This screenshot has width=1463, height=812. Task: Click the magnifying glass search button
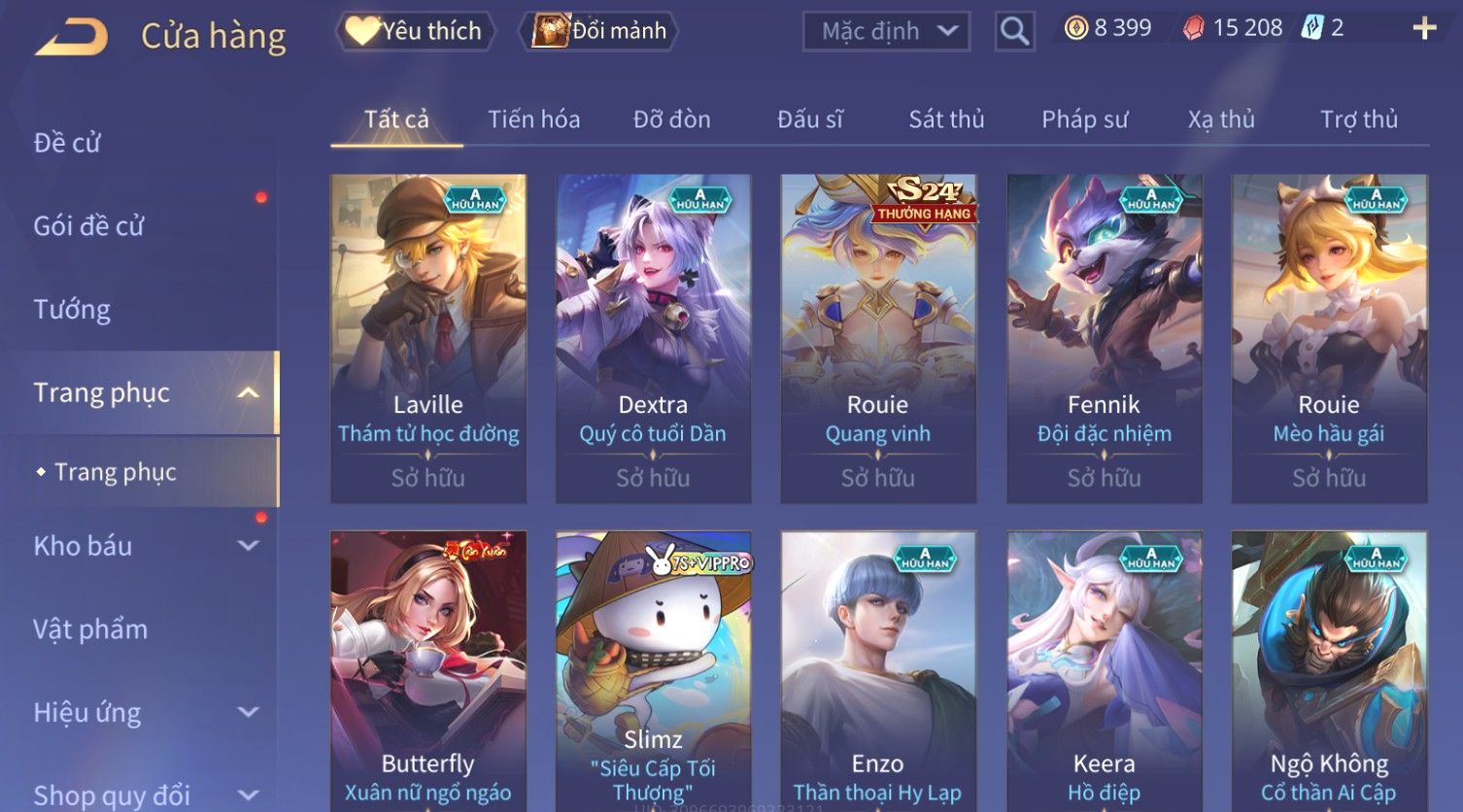1014,31
